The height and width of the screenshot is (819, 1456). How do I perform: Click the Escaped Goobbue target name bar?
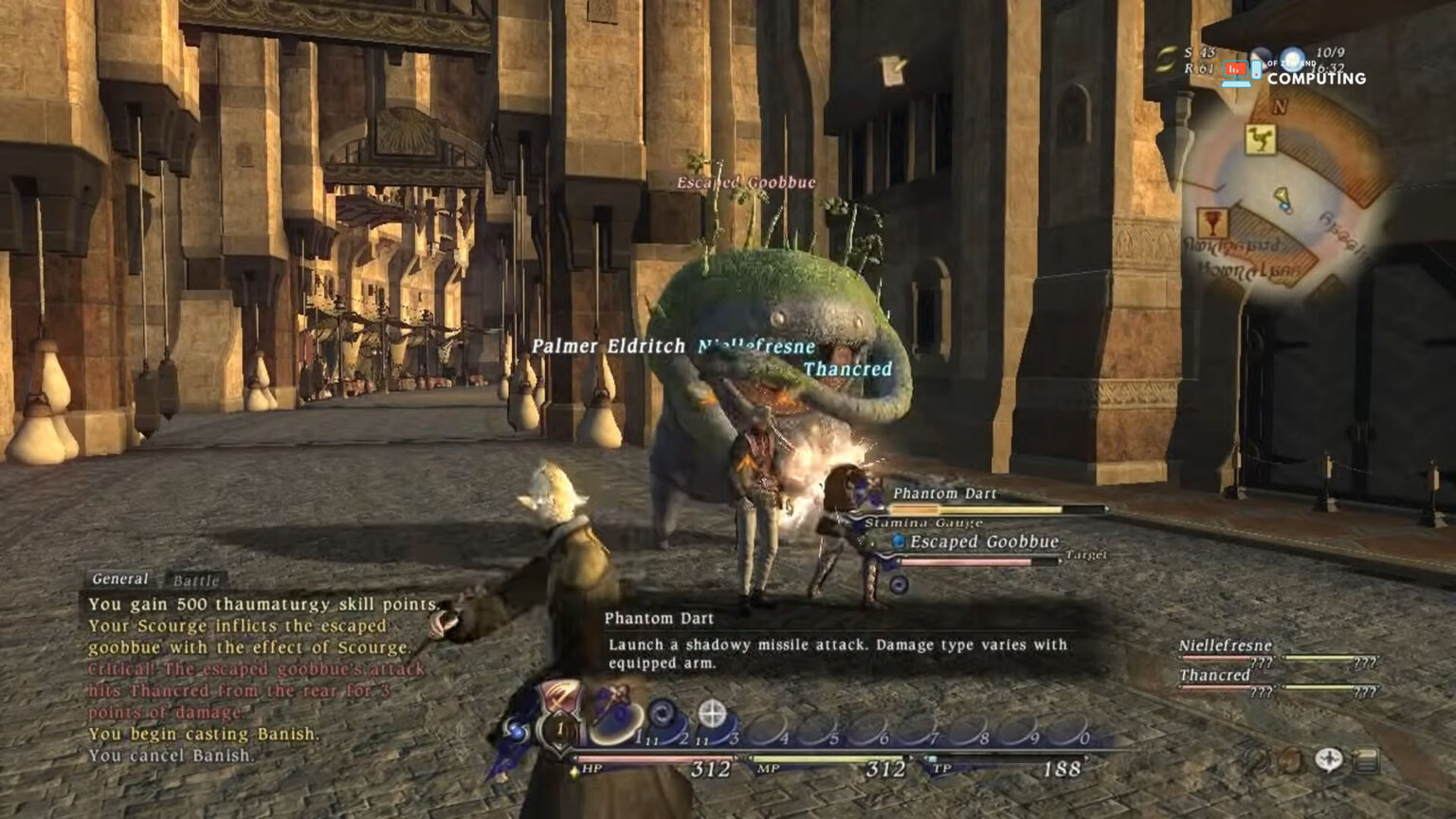tap(983, 541)
